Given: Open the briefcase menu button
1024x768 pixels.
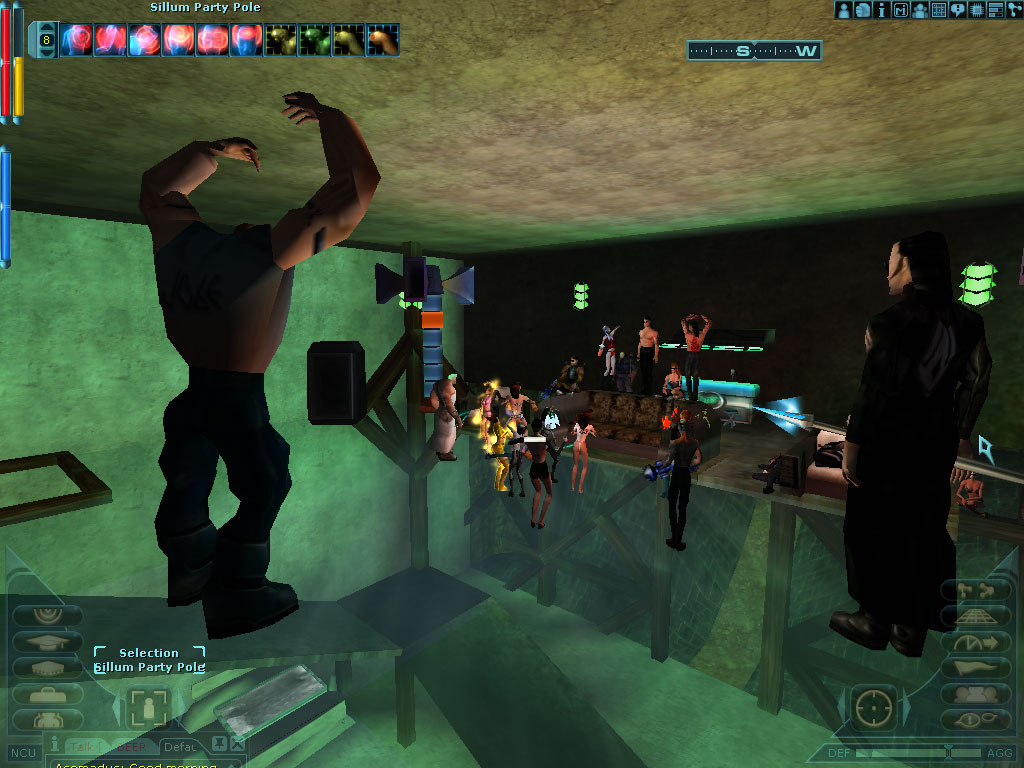Looking at the screenshot, I should pyautogui.click(x=46, y=692).
